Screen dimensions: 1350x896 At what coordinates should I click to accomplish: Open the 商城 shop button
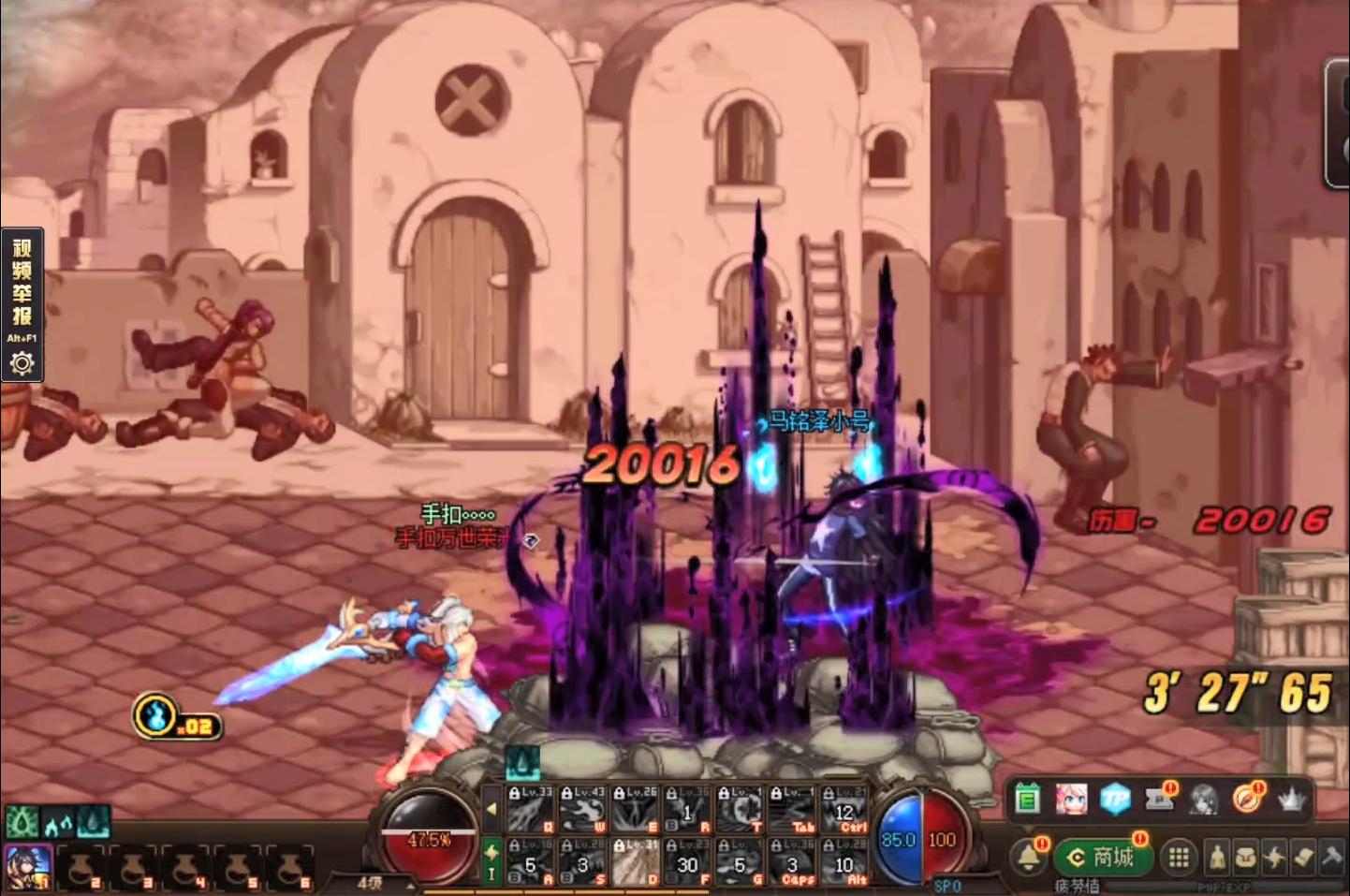[1105, 857]
